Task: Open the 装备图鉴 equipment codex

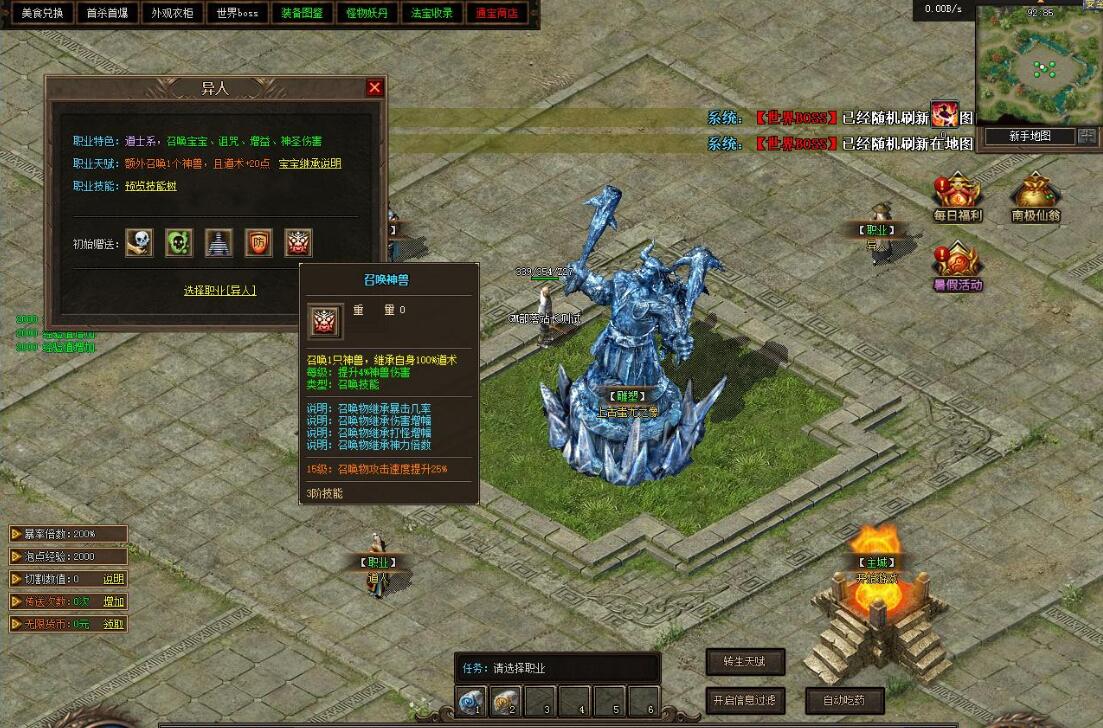Action: tap(301, 14)
